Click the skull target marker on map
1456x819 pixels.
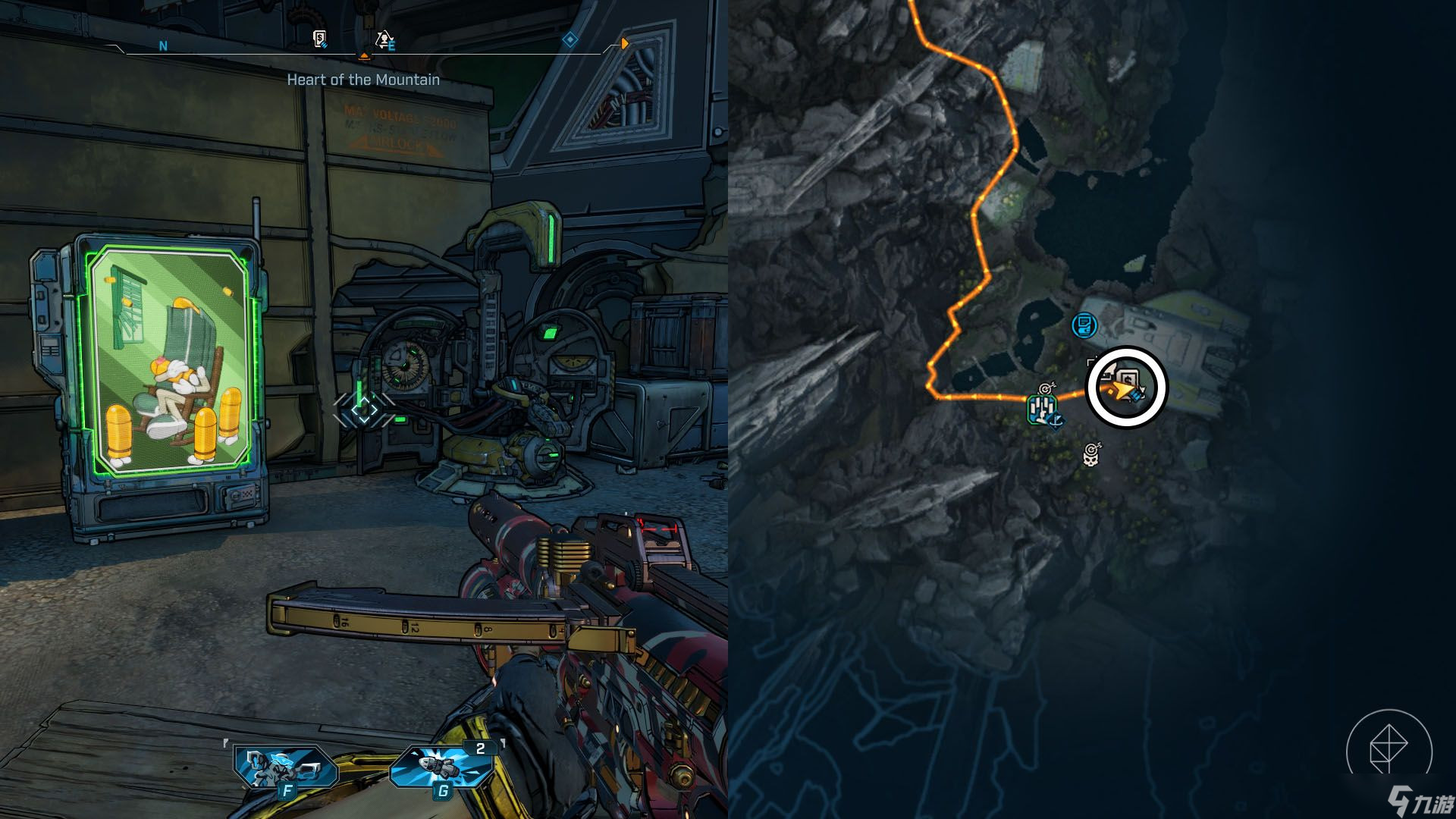1091,455
